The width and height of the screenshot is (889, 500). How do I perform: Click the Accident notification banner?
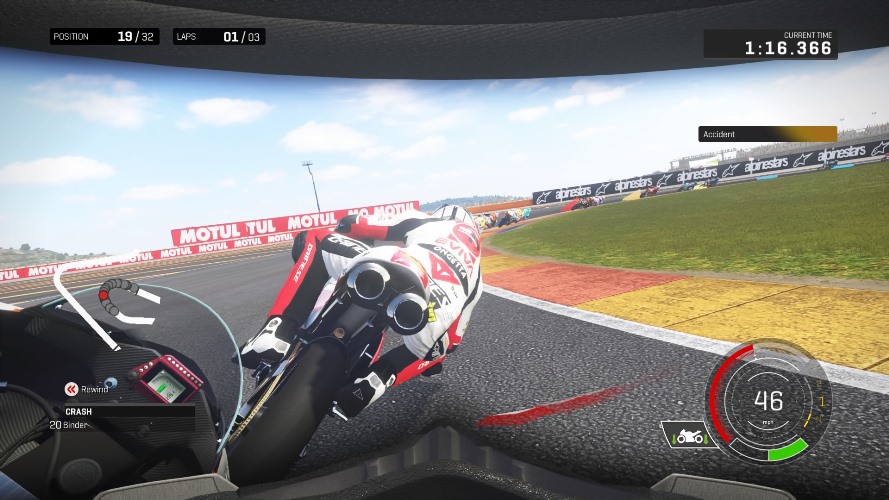coord(767,134)
